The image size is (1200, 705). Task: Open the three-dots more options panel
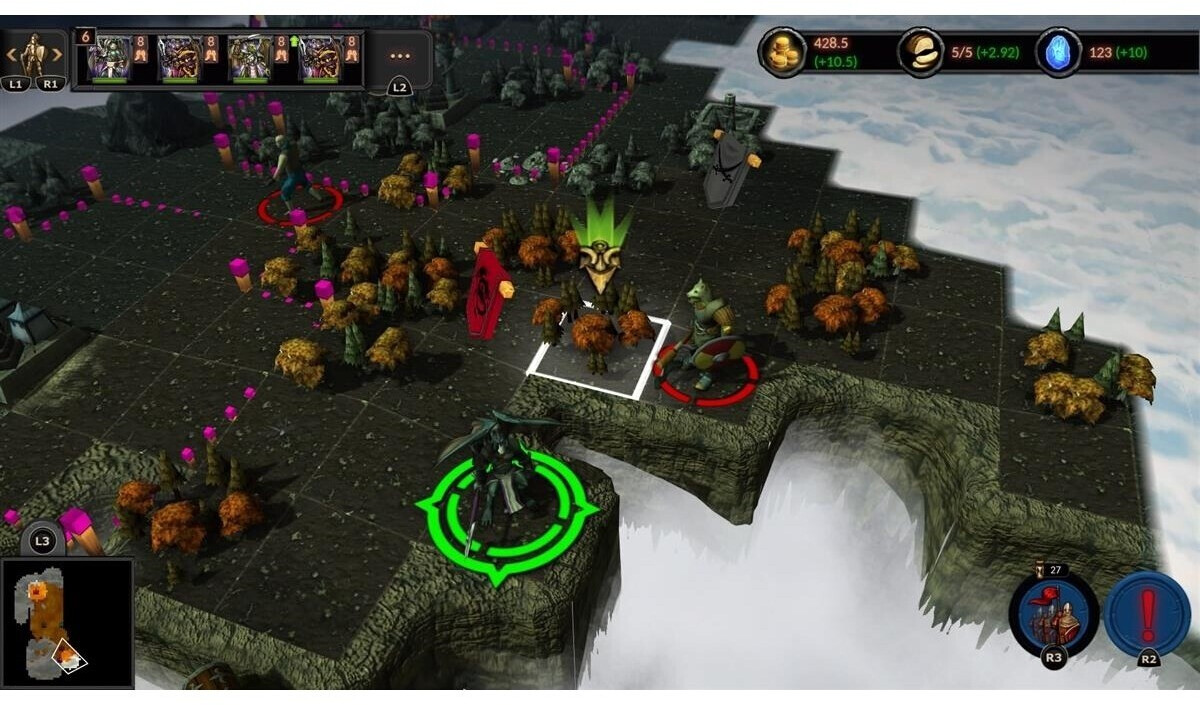tap(400, 57)
